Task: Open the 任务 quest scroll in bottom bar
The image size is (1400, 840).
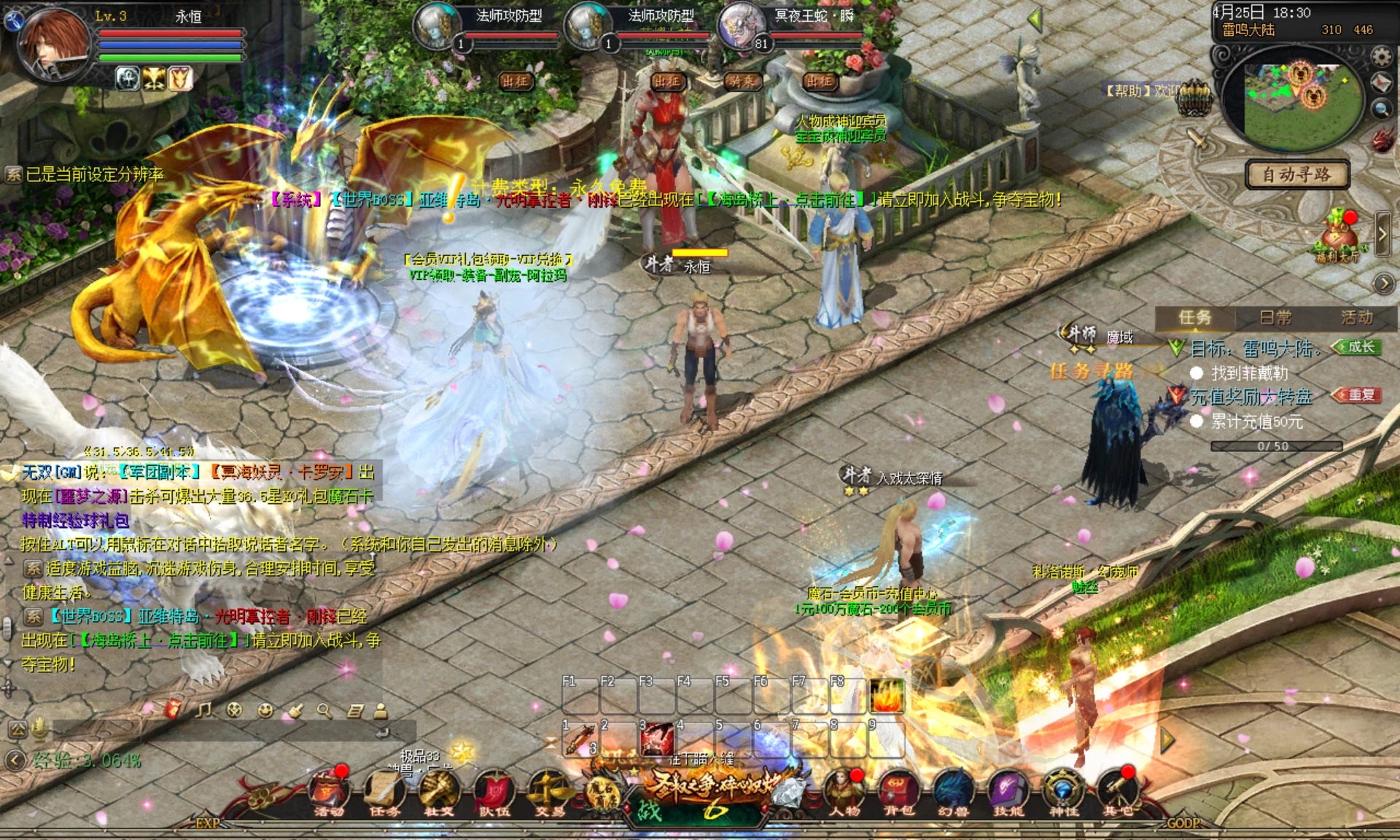Action: (384, 792)
